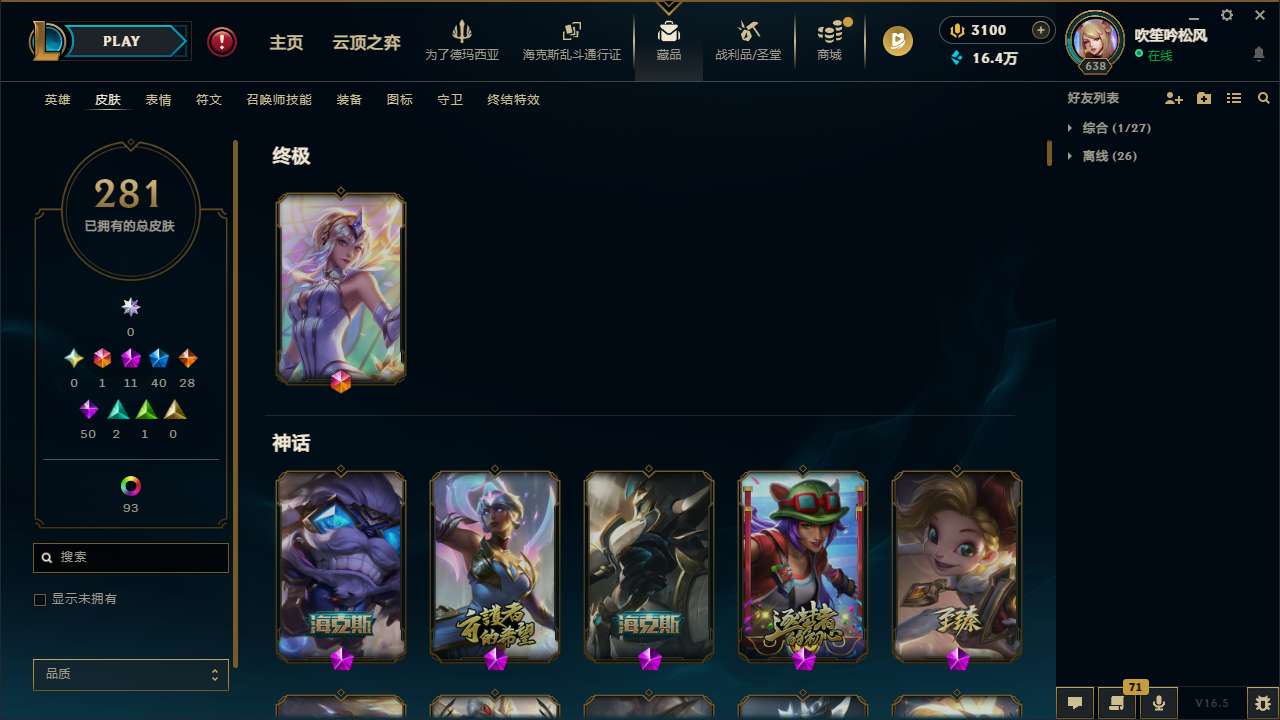1280x720 pixels.
Task: Open the add friend icon in friends panel
Action: pyautogui.click(x=1174, y=98)
